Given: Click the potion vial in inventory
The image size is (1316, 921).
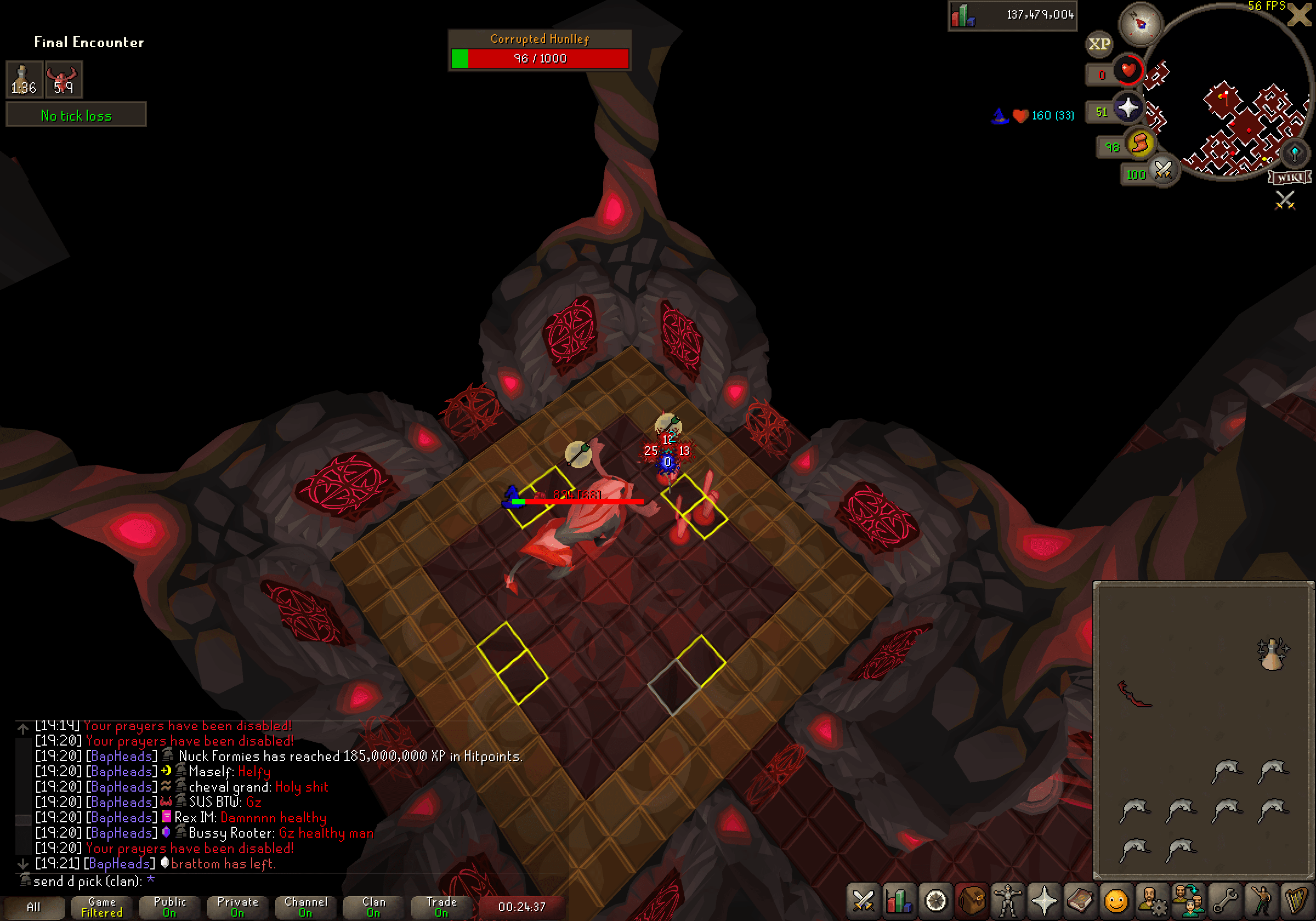Looking at the screenshot, I should tap(1272, 654).
